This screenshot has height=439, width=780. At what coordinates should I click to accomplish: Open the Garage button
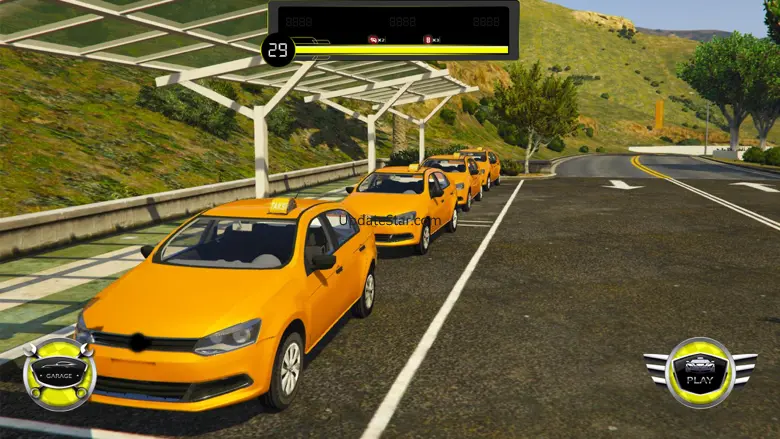(x=59, y=374)
